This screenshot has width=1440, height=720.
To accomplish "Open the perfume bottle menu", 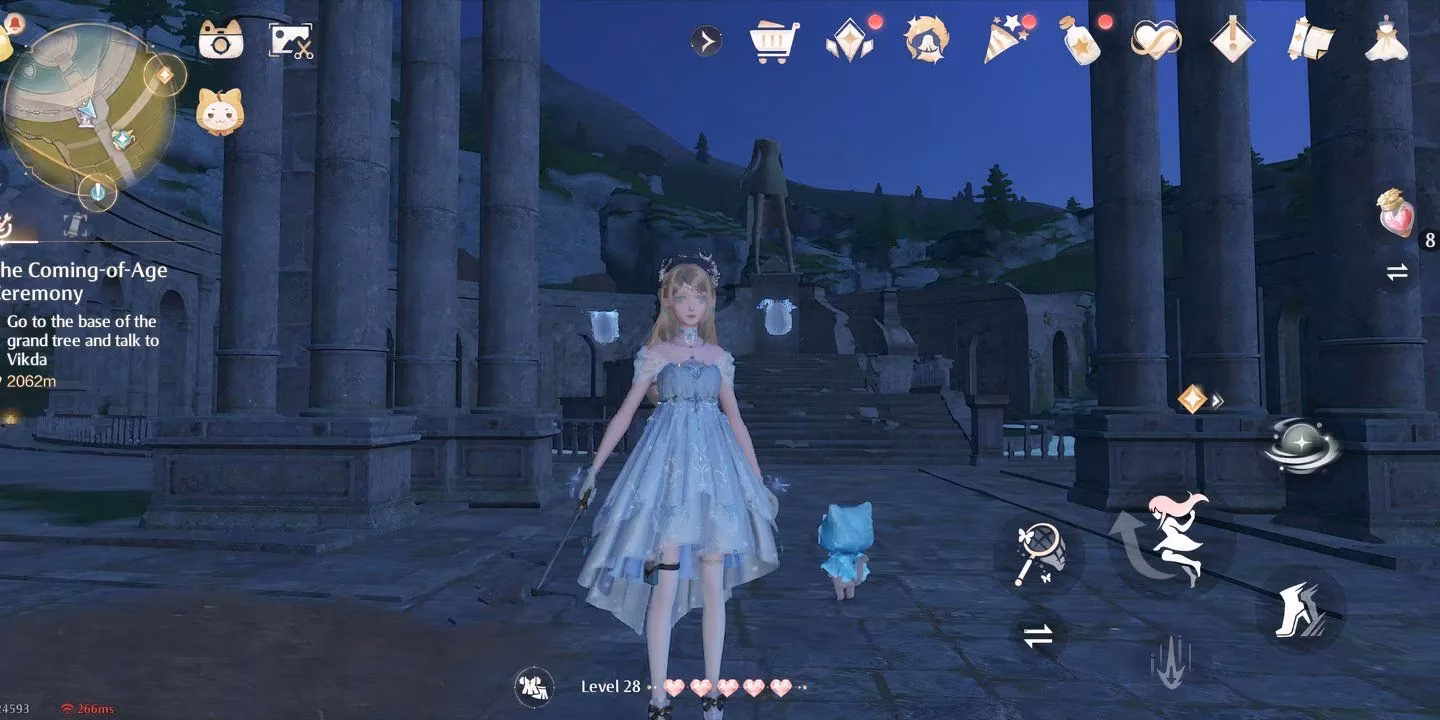I will (1080, 40).
